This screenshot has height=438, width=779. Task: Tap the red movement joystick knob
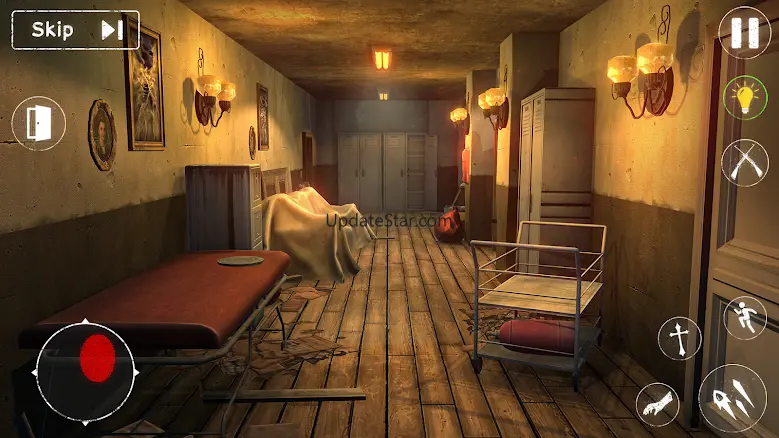point(97,358)
